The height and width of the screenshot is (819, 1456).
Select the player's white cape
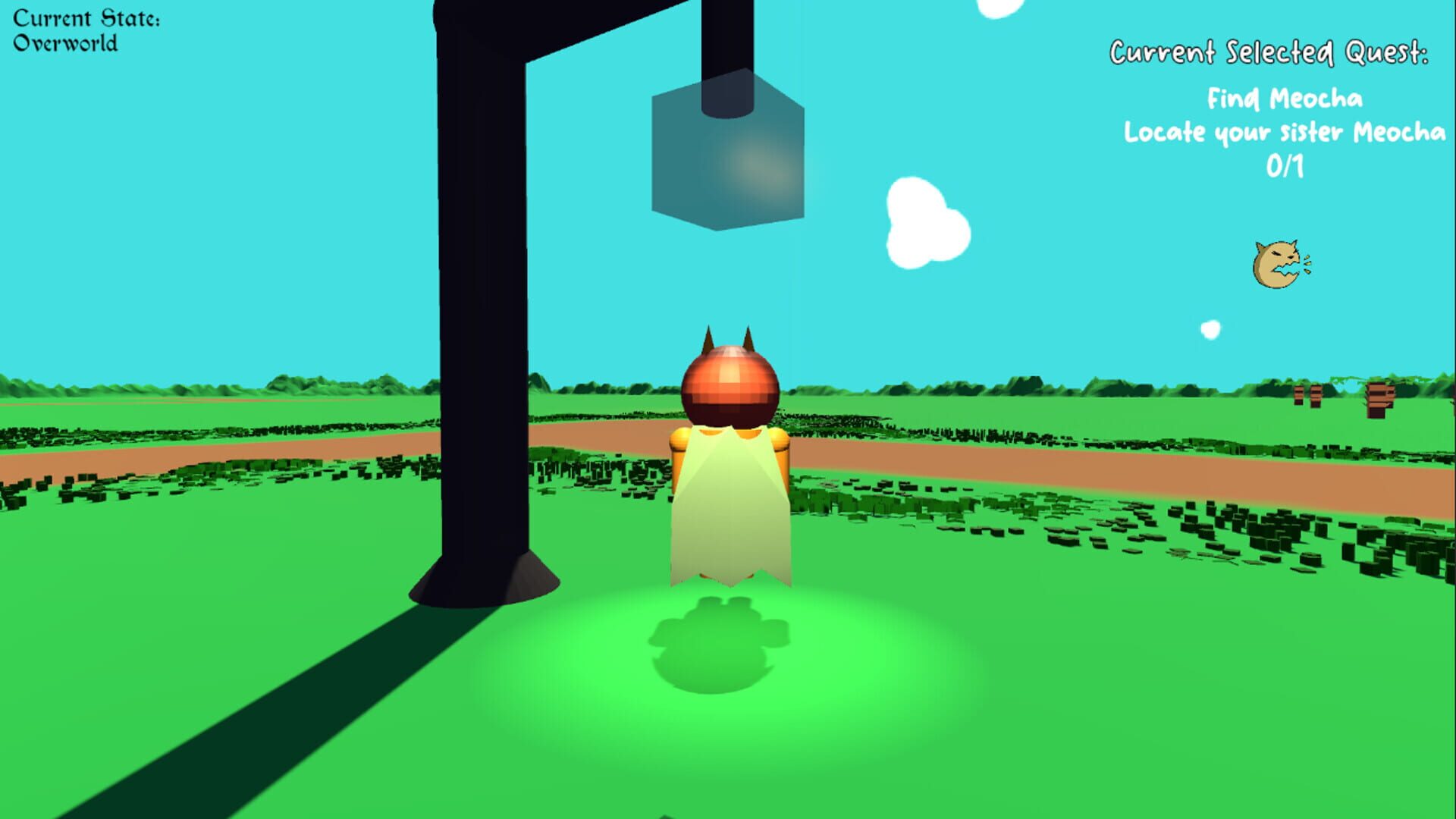click(730, 504)
